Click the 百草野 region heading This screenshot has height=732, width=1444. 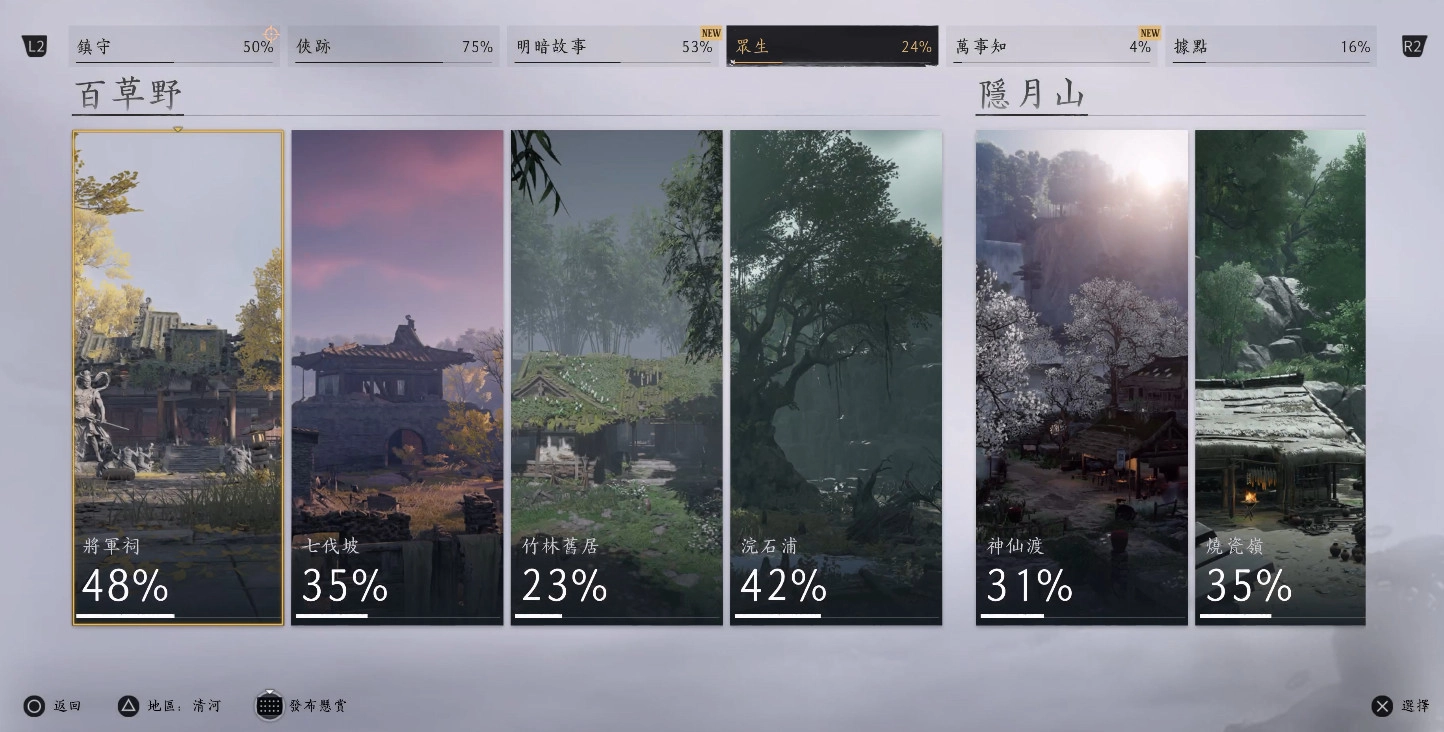128,94
